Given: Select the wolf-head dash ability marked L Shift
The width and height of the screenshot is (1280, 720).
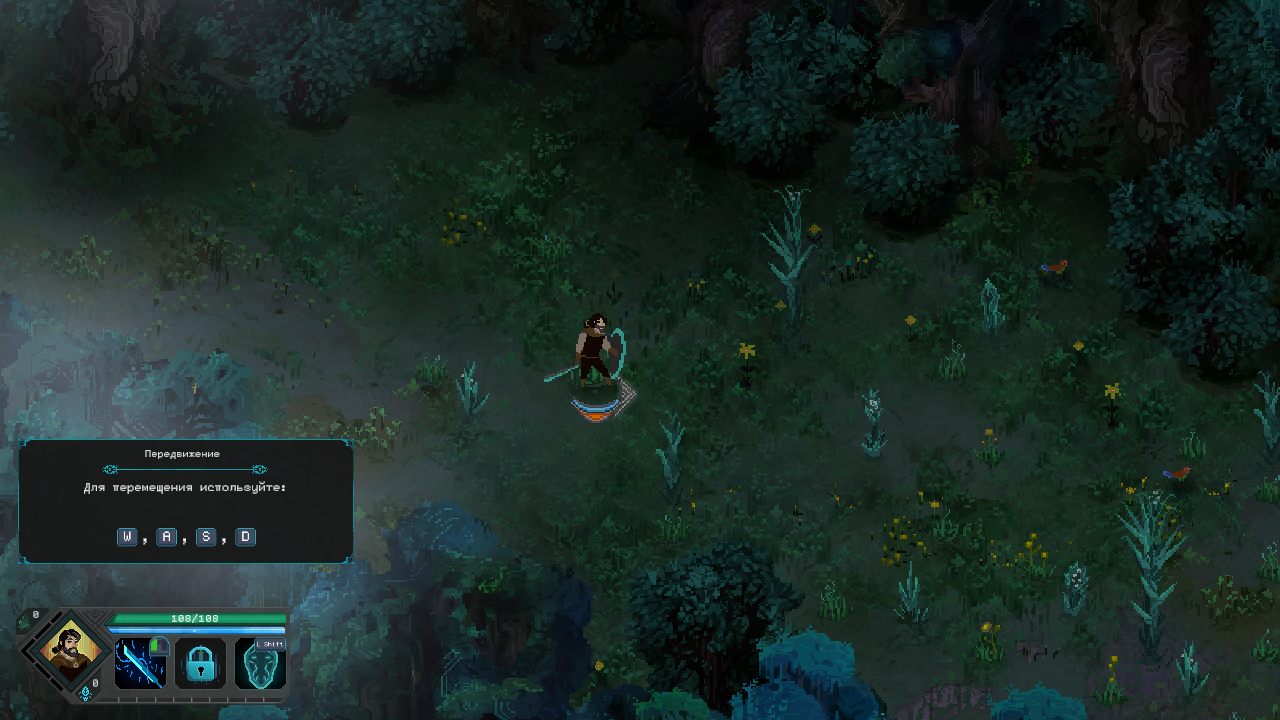Looking at the screenshot, I should pyautogui.click(x=260, y=665).
